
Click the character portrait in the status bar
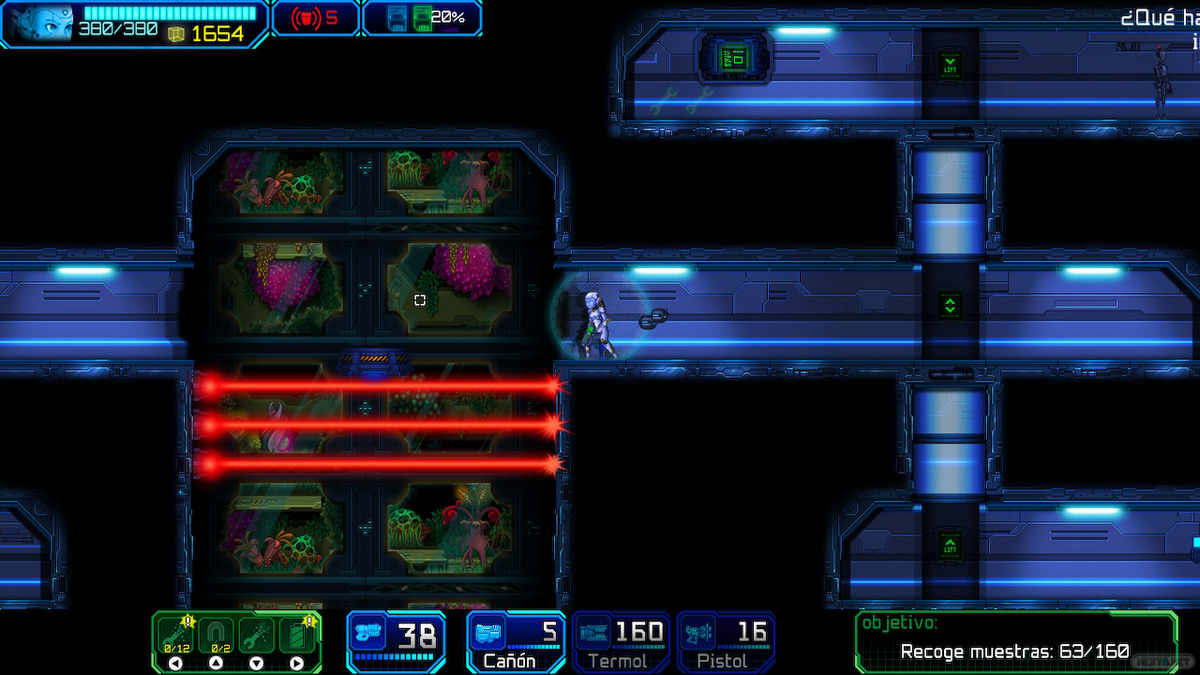point(40,22)
